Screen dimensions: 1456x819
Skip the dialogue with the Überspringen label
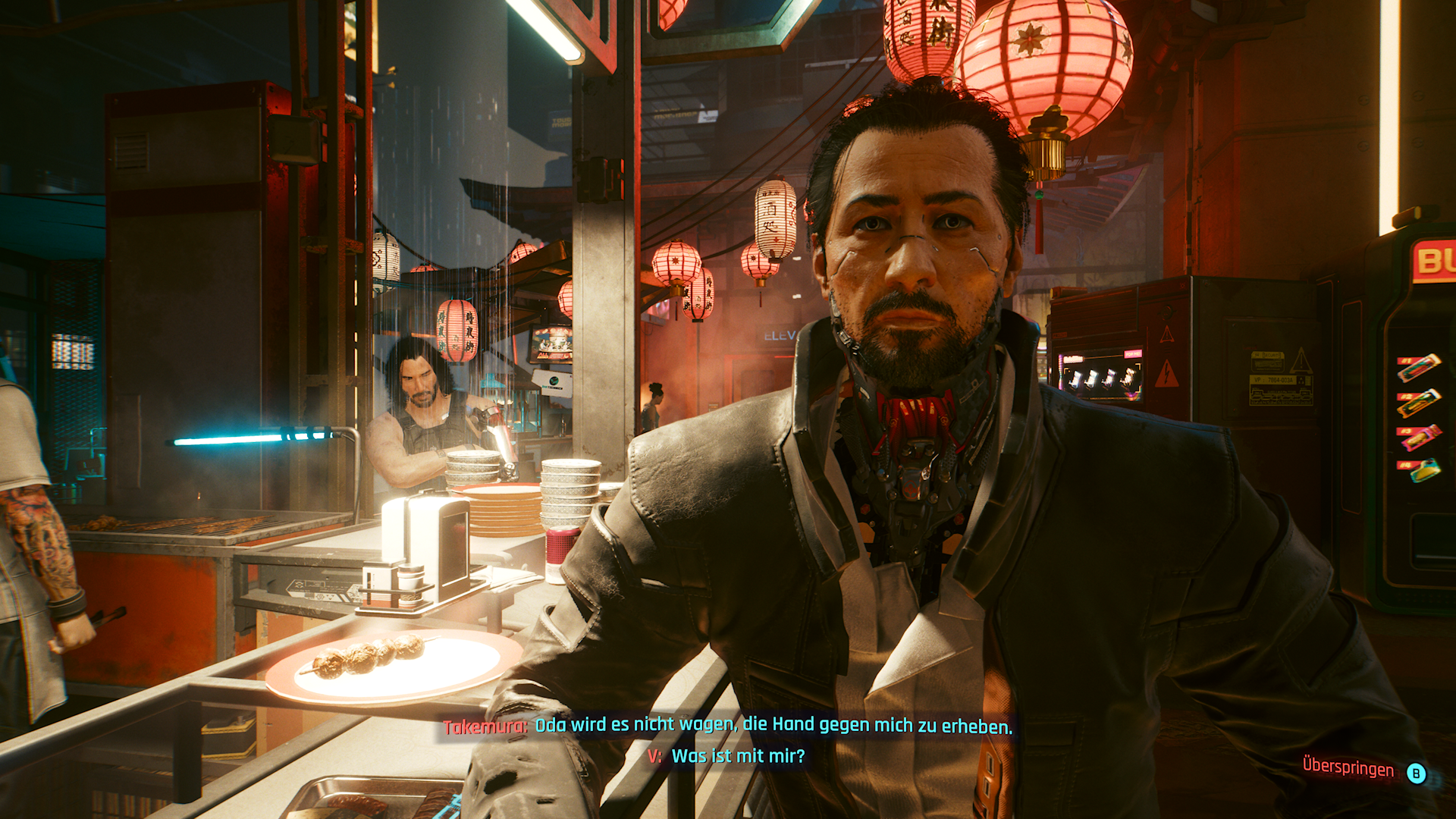pyautogui.click(x=1348, y=768)
